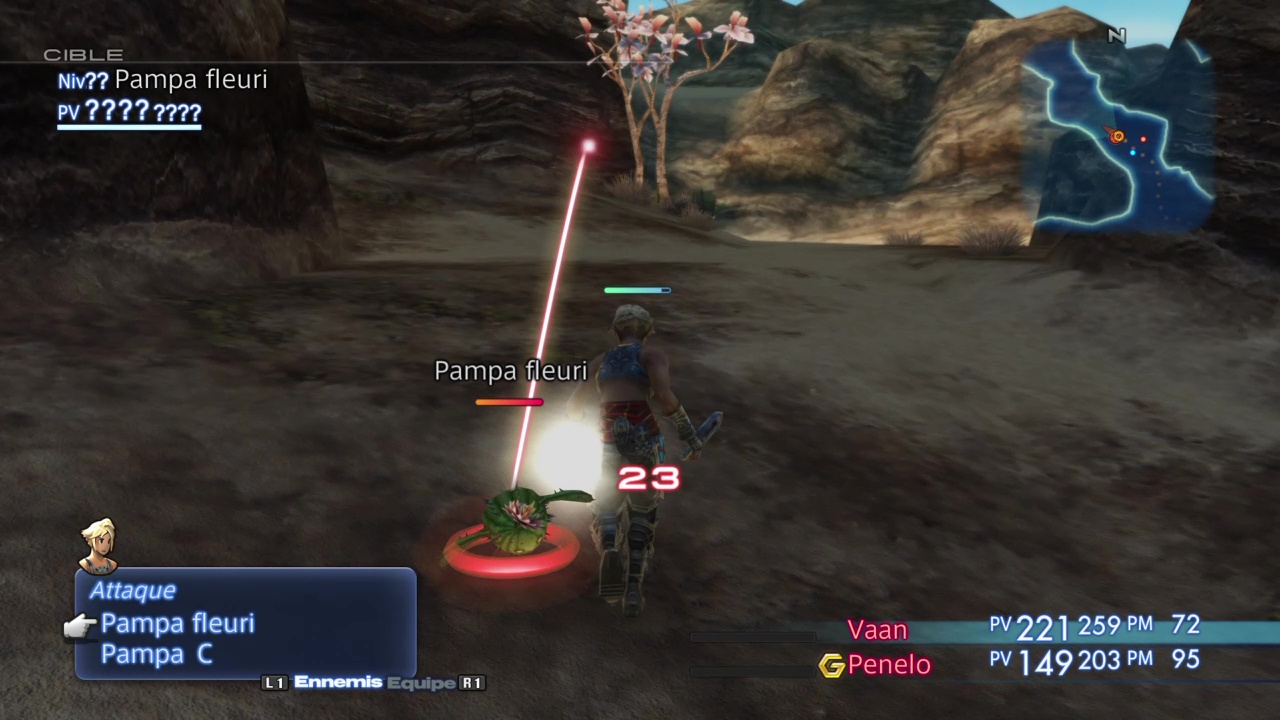Viewport: 1280px width, 720px height.
Task: Choose Pampa C in target list
Action: [x=156, y=655]
